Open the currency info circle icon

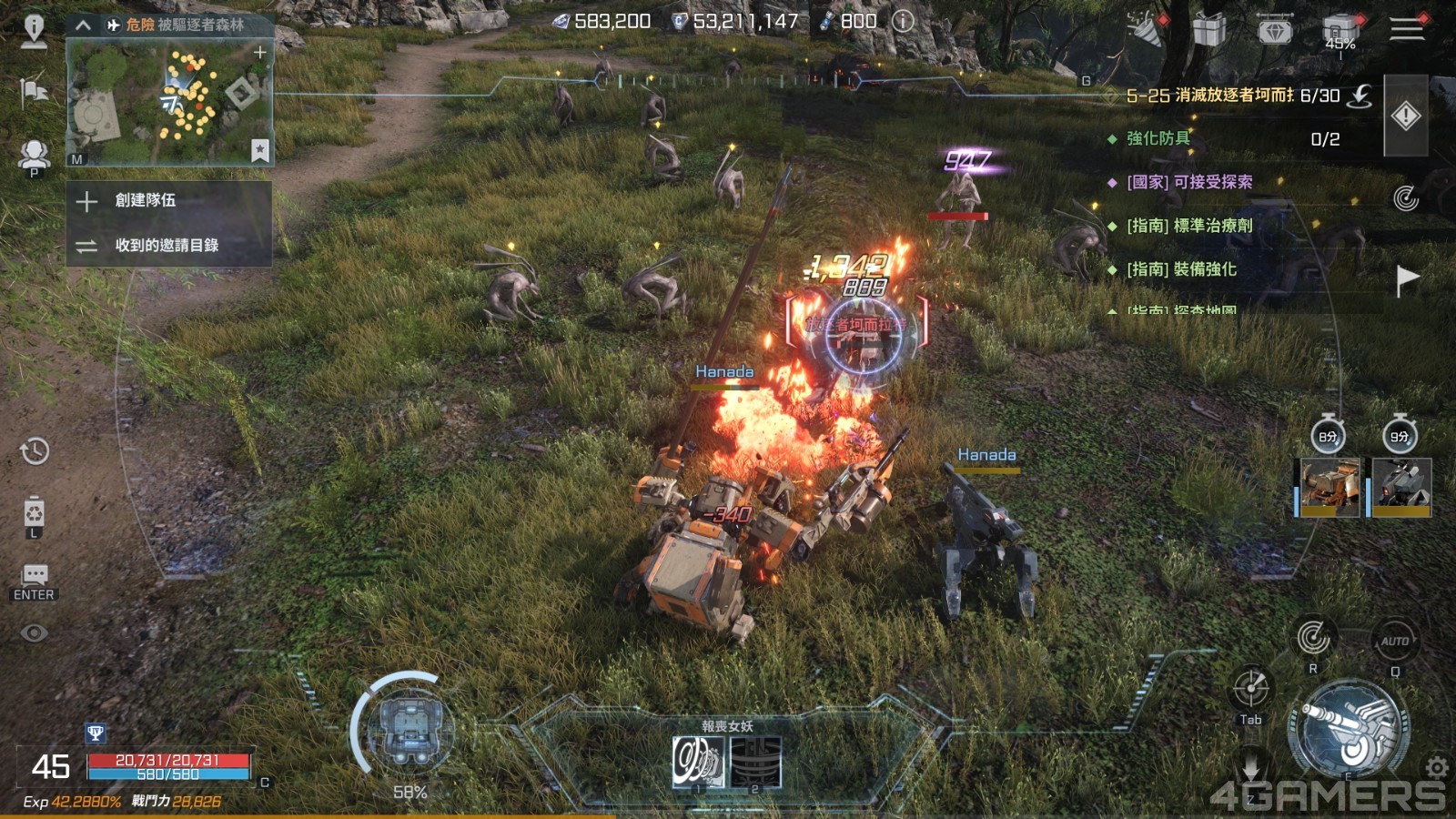tap(903, 21)
